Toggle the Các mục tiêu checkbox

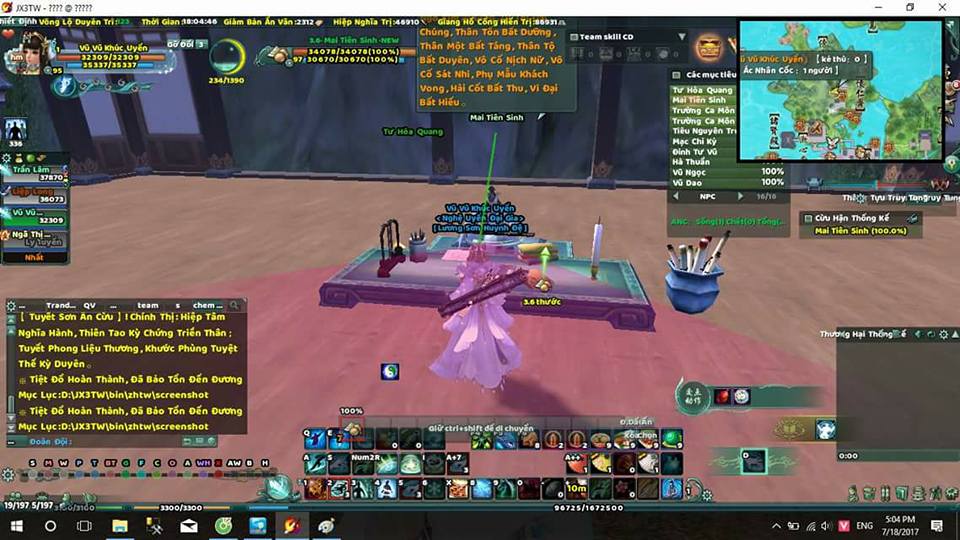click(x=676, y=75)
